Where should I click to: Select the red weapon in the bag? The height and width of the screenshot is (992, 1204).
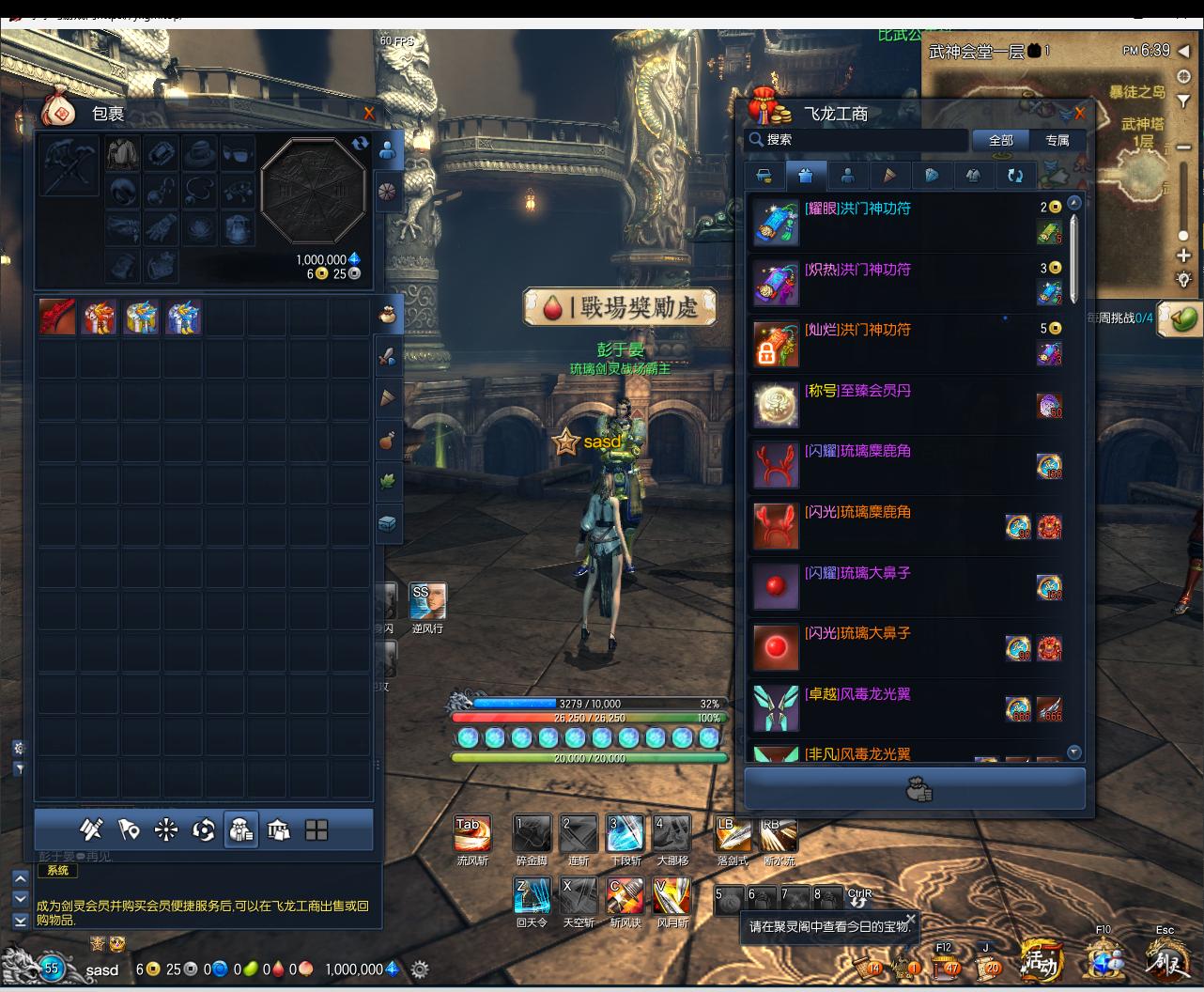click(x=57, y=318)
